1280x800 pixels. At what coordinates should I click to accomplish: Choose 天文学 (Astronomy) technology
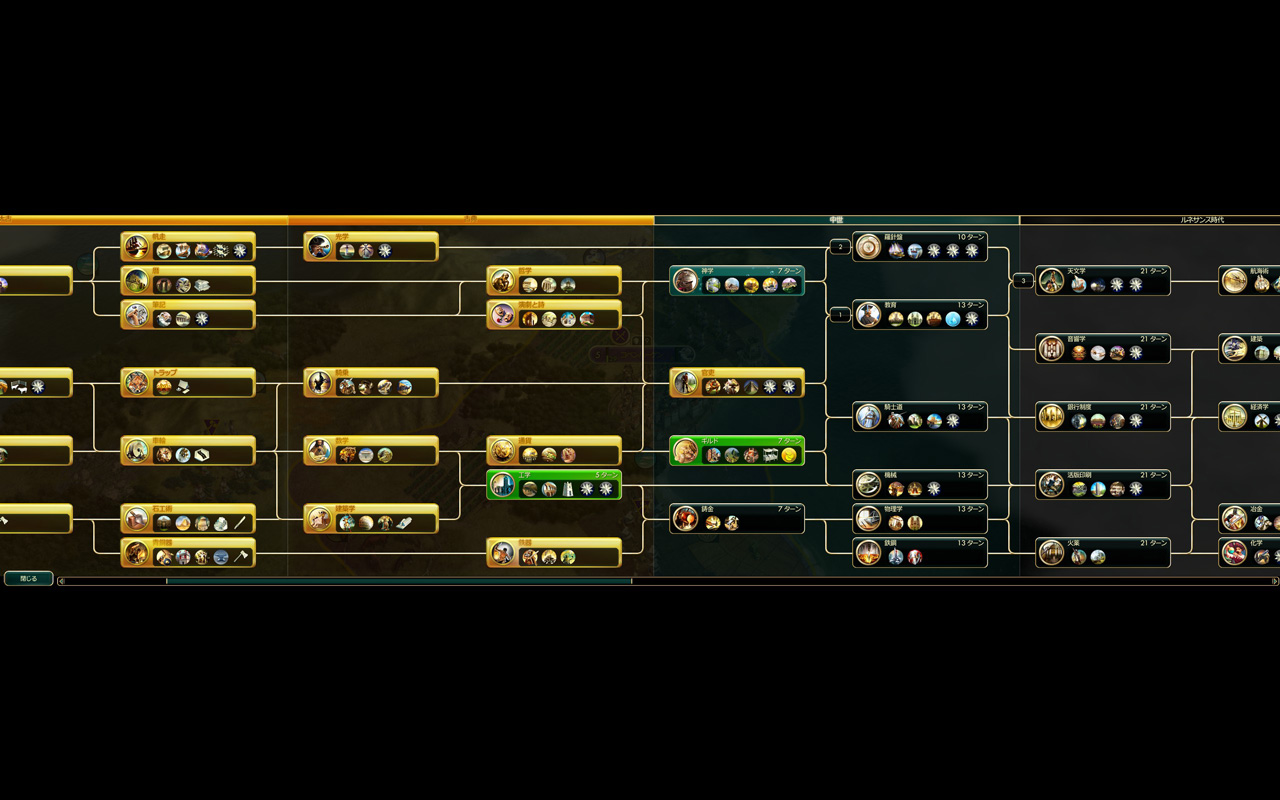pyautogui.click(x=1103, y=280)
